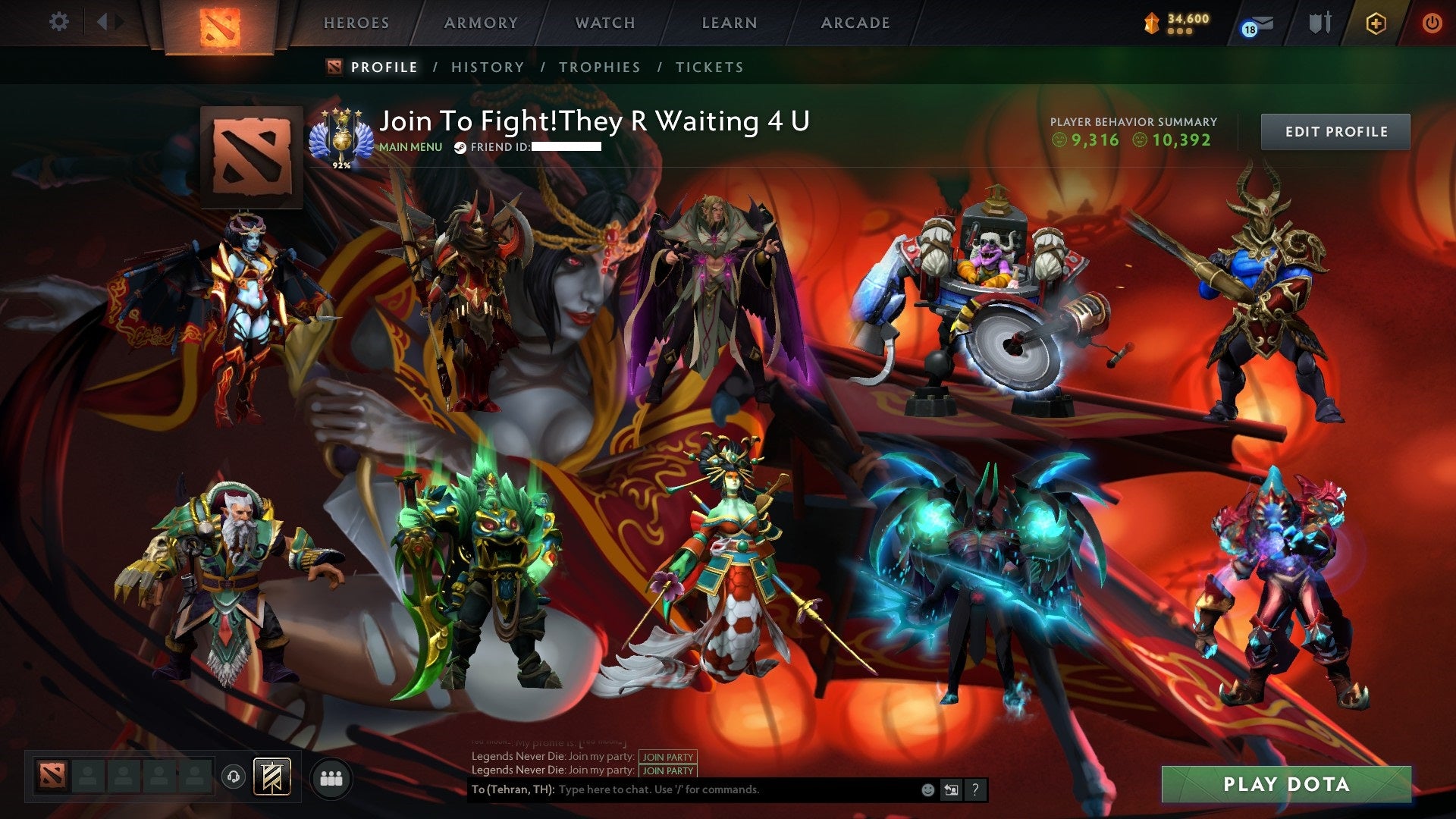This screenshot has width=1456, height=819.
Task: Toggle voice chat with the headset icon
Action: 234,777
